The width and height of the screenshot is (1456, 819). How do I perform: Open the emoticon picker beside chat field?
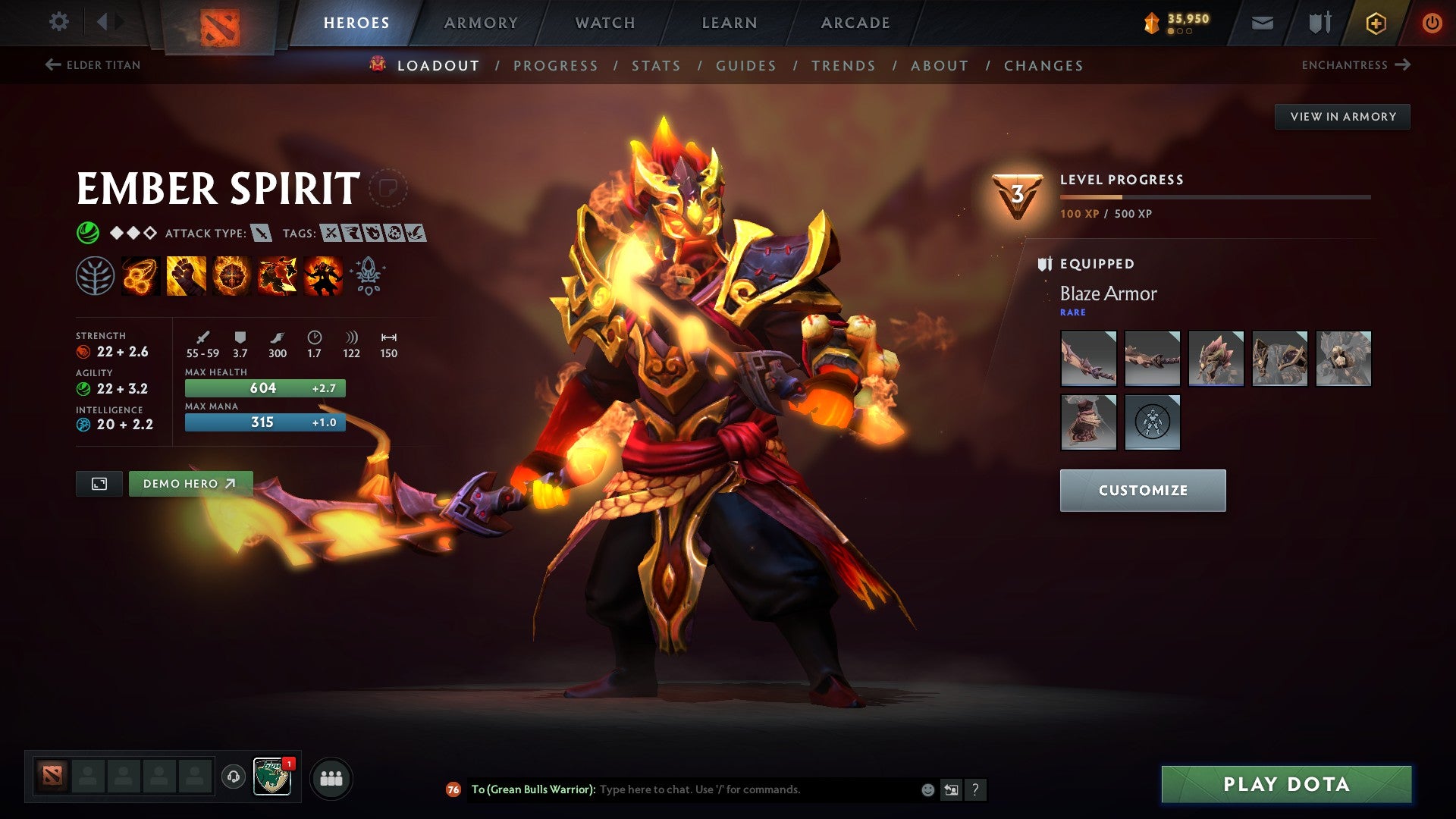(927, 789)
